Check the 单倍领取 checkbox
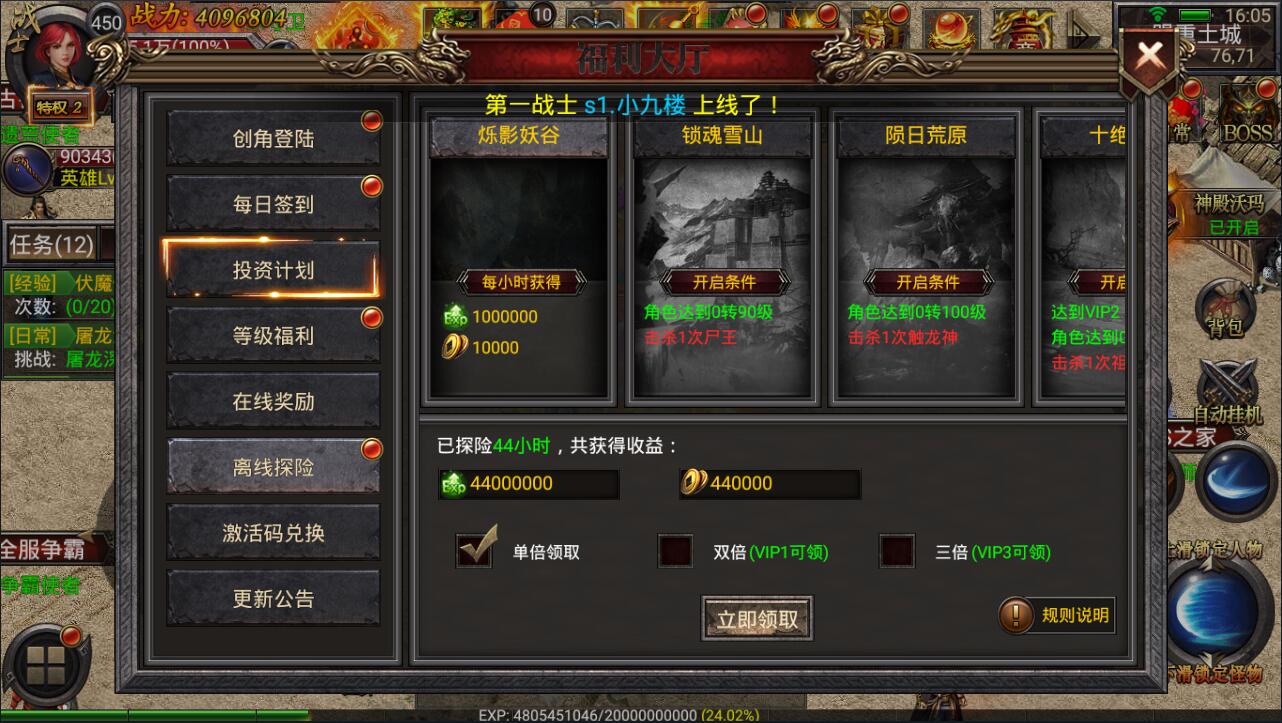The height and width of the screenshot is (723, 1282). [474, 550]
